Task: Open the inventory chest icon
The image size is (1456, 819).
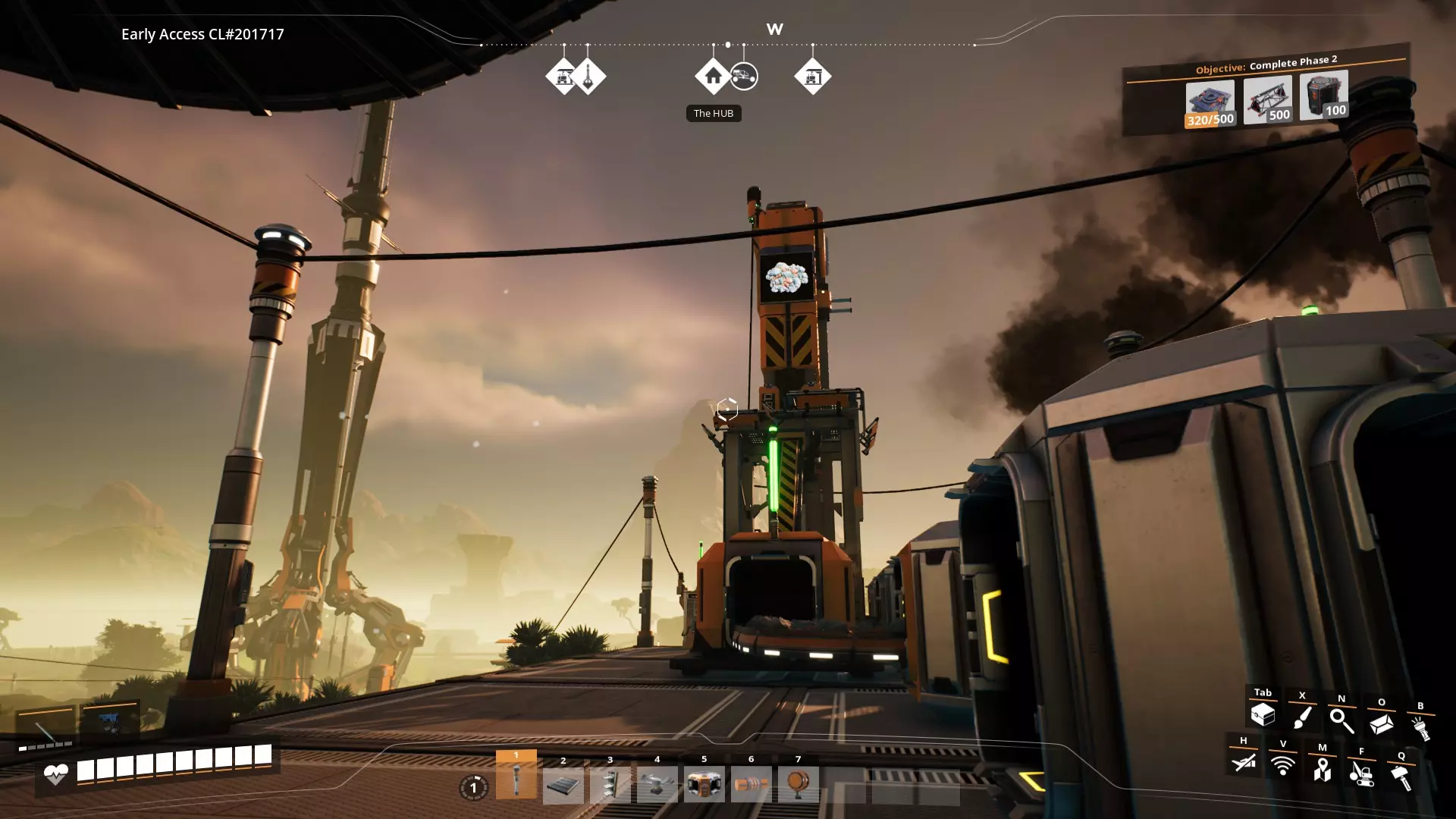Action: pos(1263,714)
